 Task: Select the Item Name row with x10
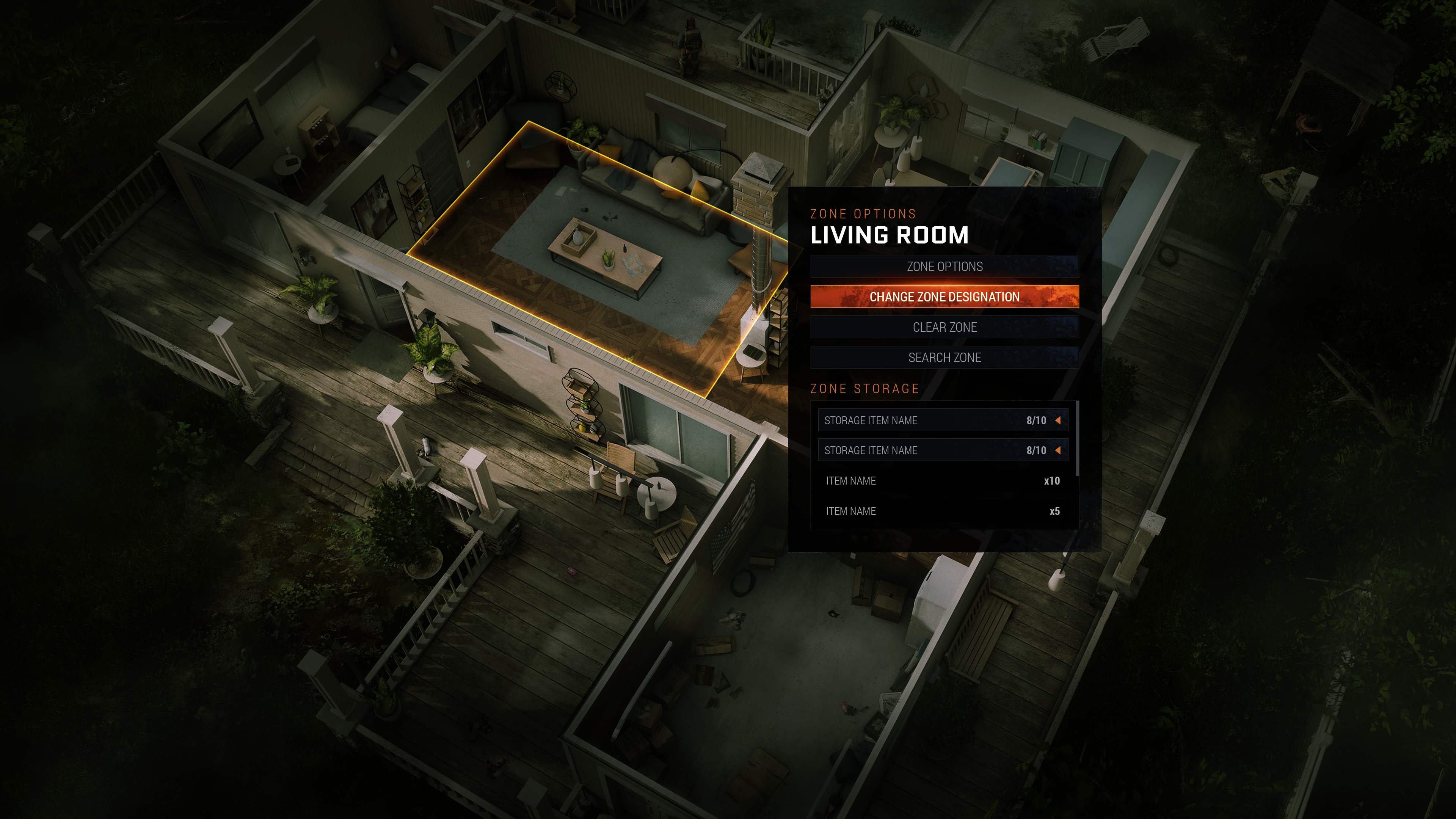pos(942,481)
